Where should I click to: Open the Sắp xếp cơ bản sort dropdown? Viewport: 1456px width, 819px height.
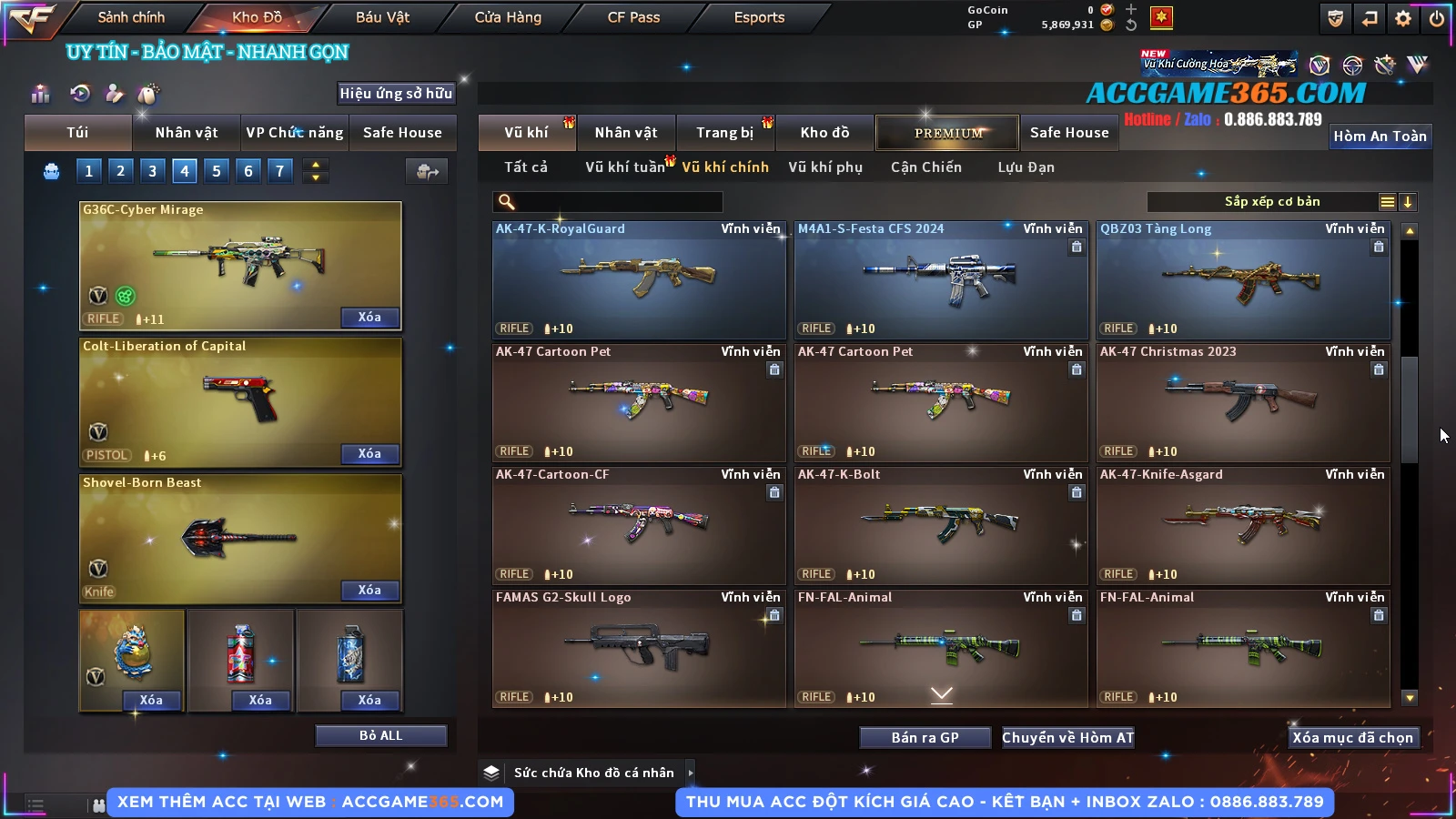click(1272, 202)
